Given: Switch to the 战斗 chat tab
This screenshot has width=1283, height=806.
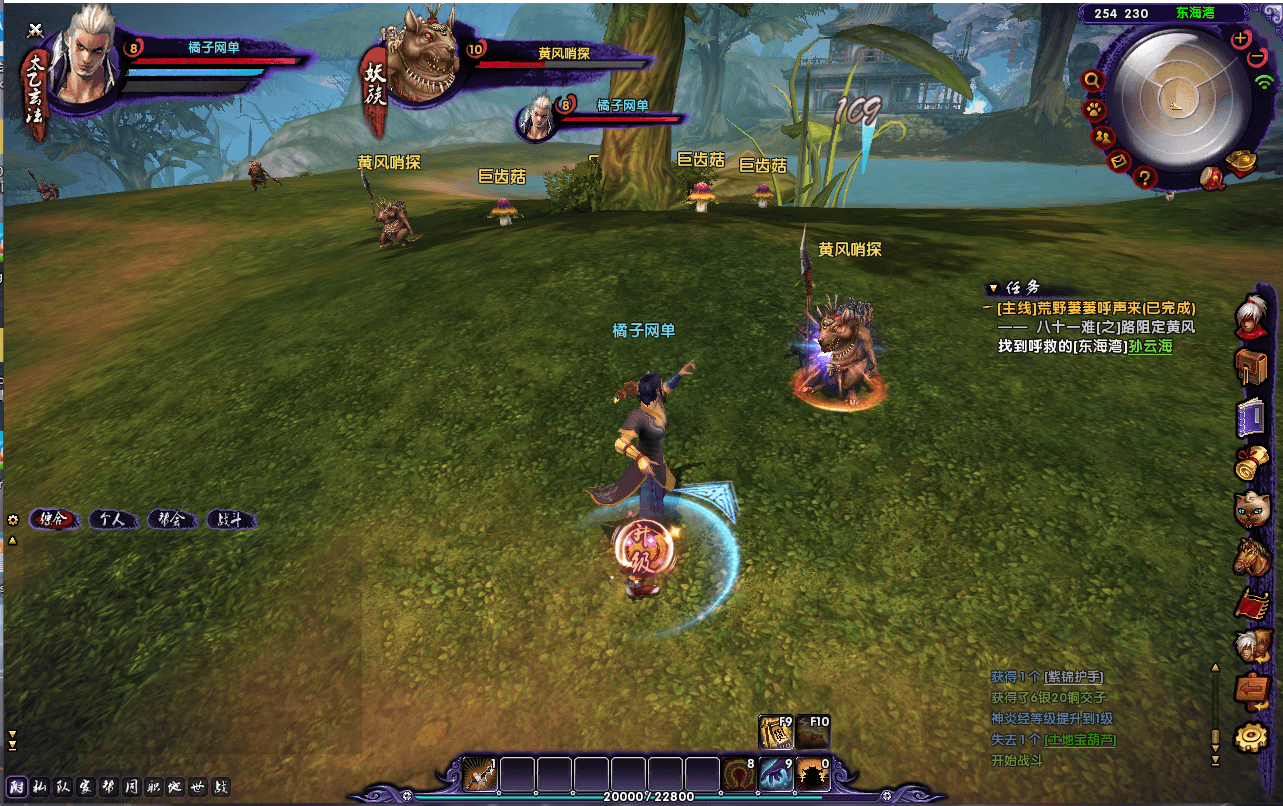Looking at the screenshot, I should tap(231, 519).
